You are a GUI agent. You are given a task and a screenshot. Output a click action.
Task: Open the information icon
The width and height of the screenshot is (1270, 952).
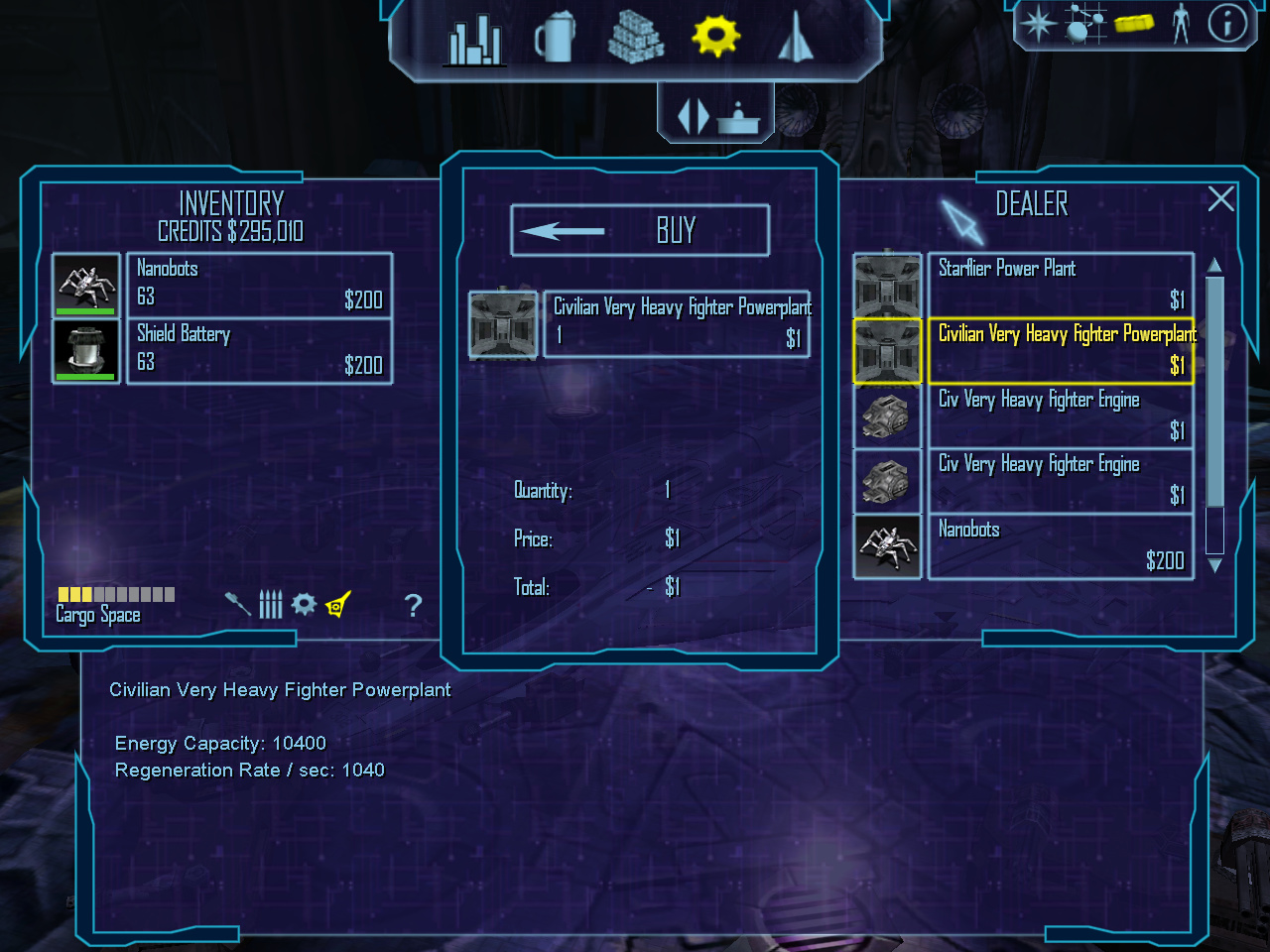tap(1227, 22)
